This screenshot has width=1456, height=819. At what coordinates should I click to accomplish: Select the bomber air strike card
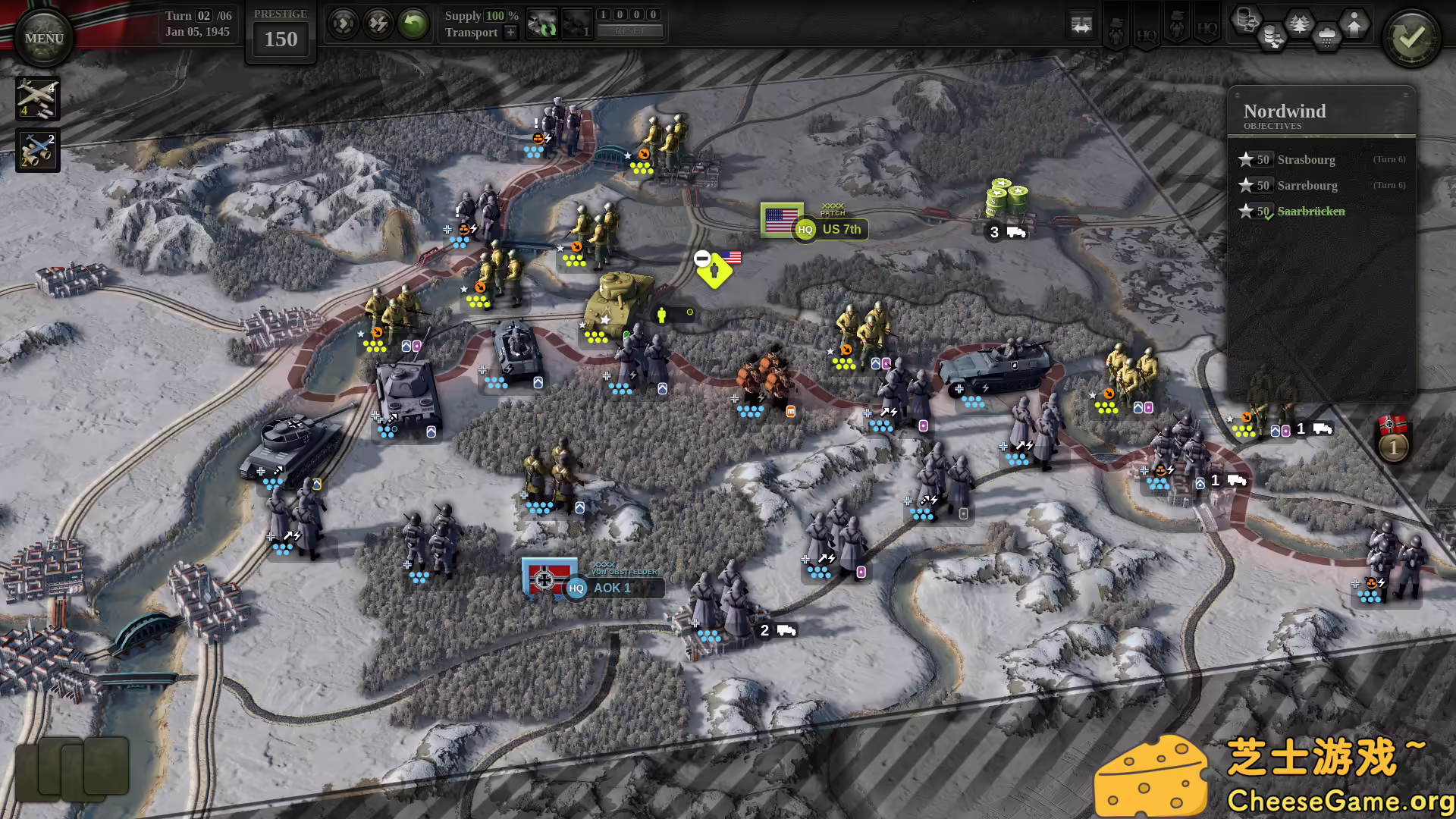click(37, 99)
